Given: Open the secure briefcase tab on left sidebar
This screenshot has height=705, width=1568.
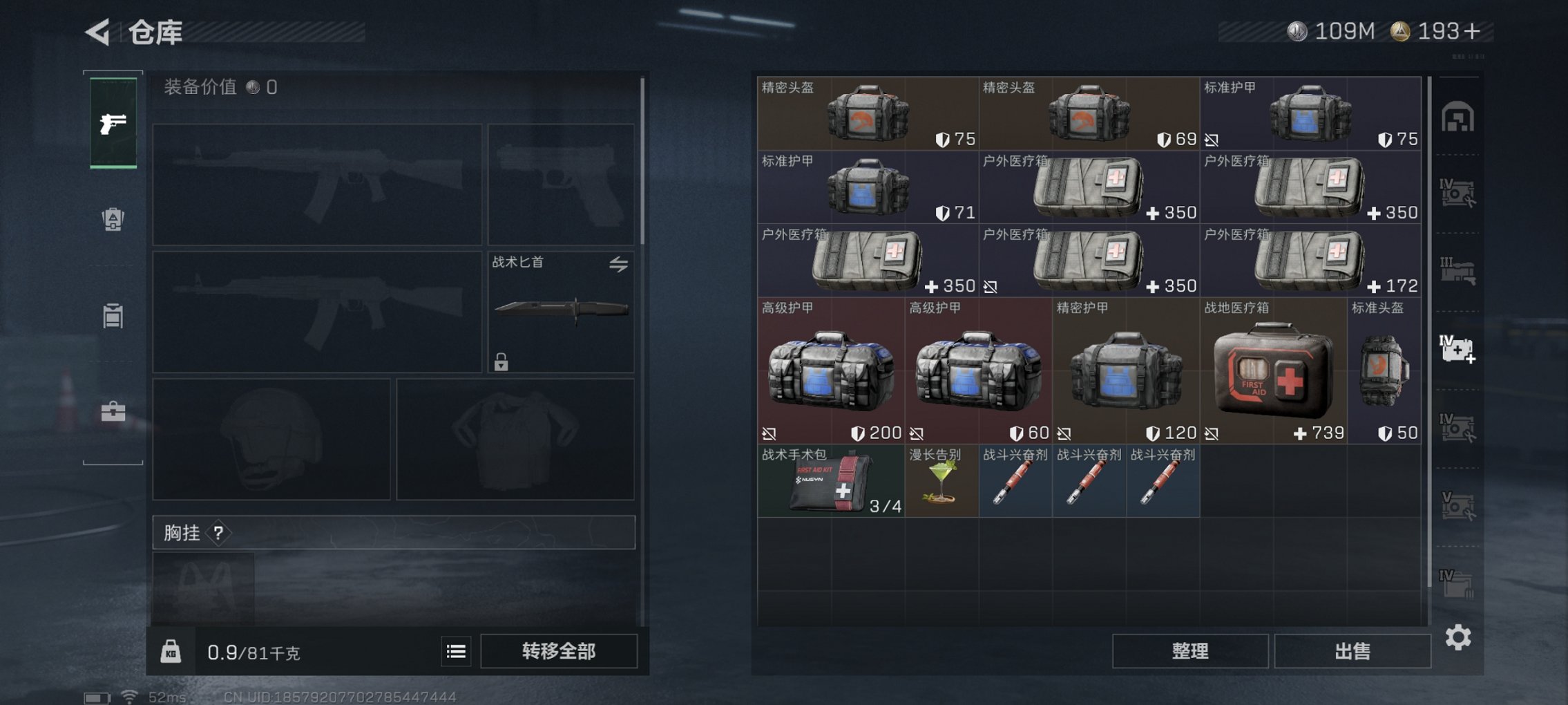Looking at the screenshot, I should pos(113,411).
